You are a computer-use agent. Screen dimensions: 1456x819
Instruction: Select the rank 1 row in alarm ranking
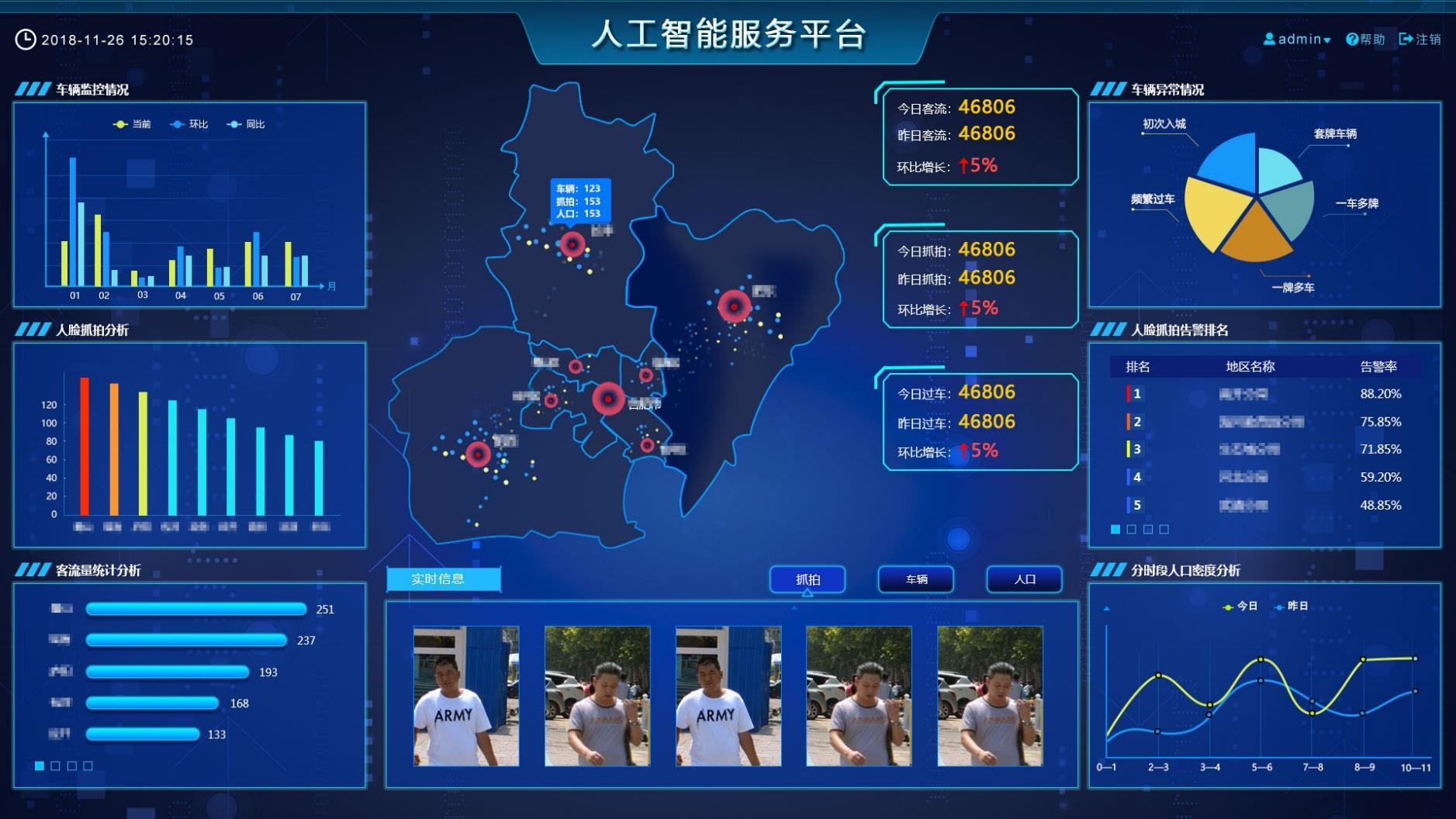[x=1264, y=394]
